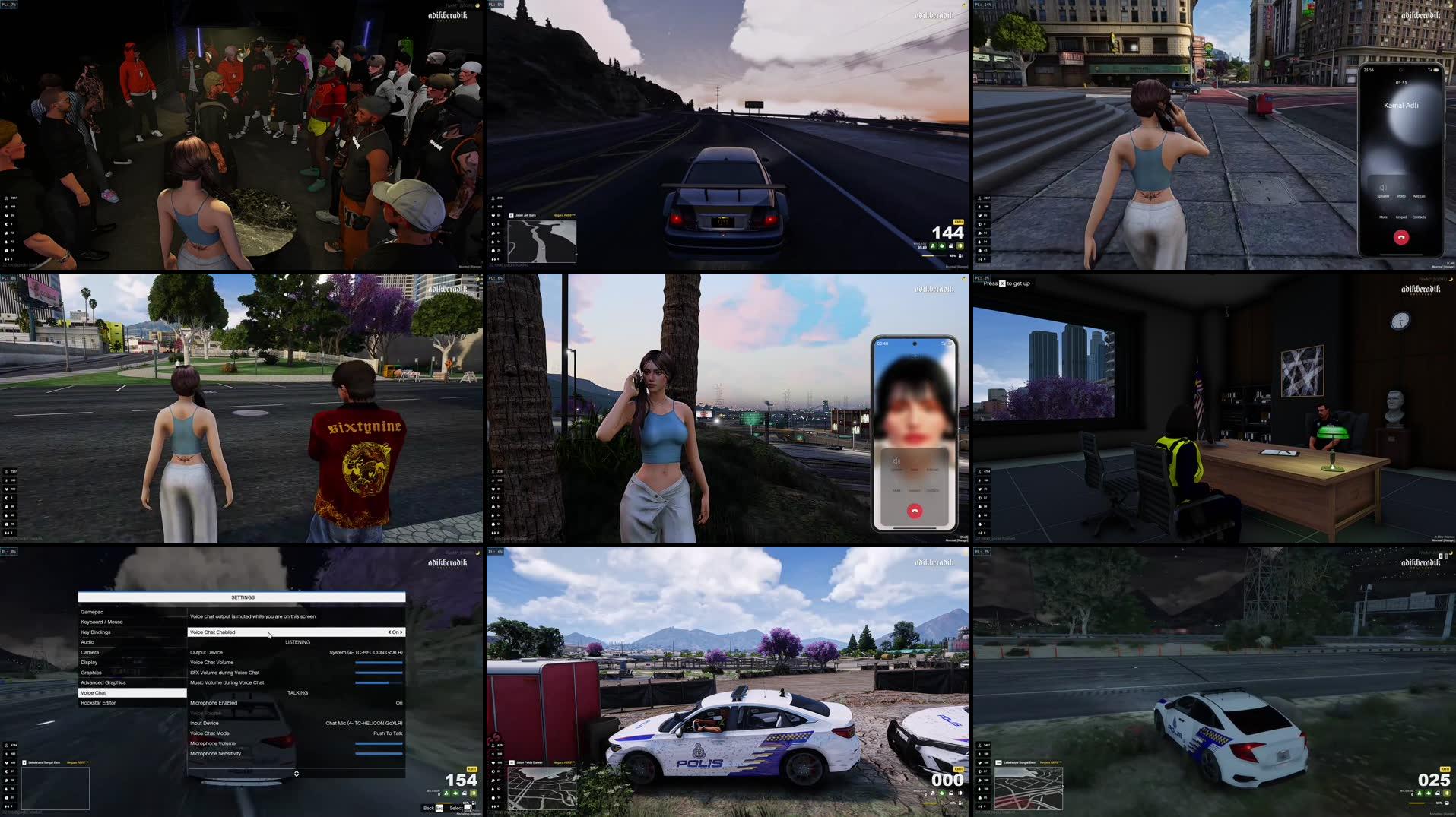Tap the red hang-up icon on the video call
The height and width of the screenshot is (817, 1456).
(x=915, y=511)
